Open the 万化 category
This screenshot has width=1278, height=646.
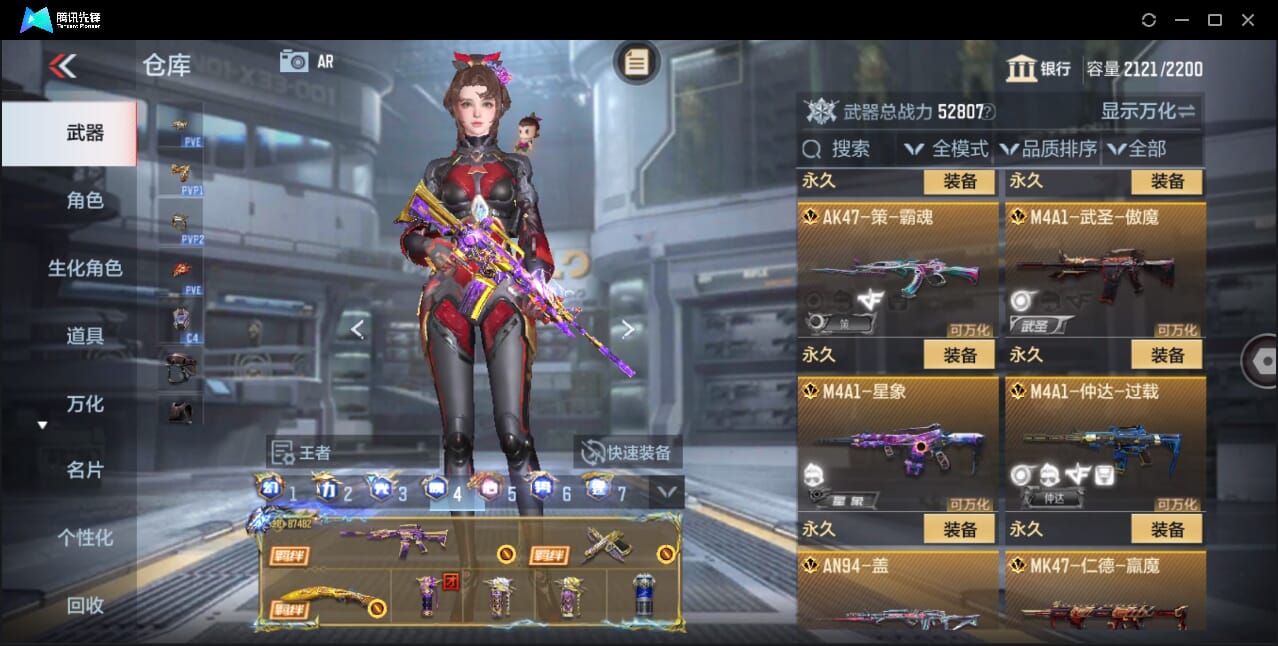85,404
